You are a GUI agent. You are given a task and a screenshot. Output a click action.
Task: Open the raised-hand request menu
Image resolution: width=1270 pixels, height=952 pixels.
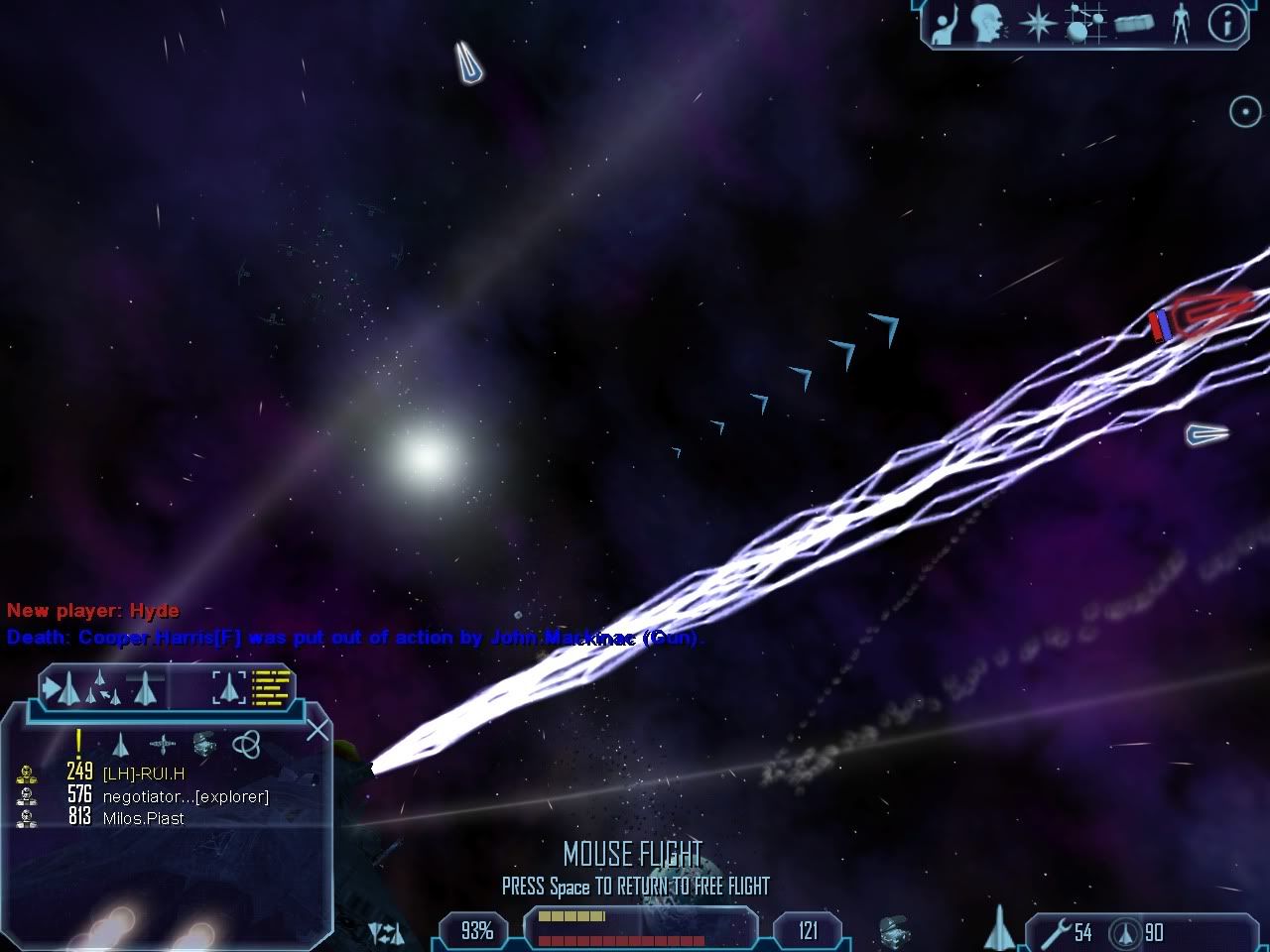[944, 25]
